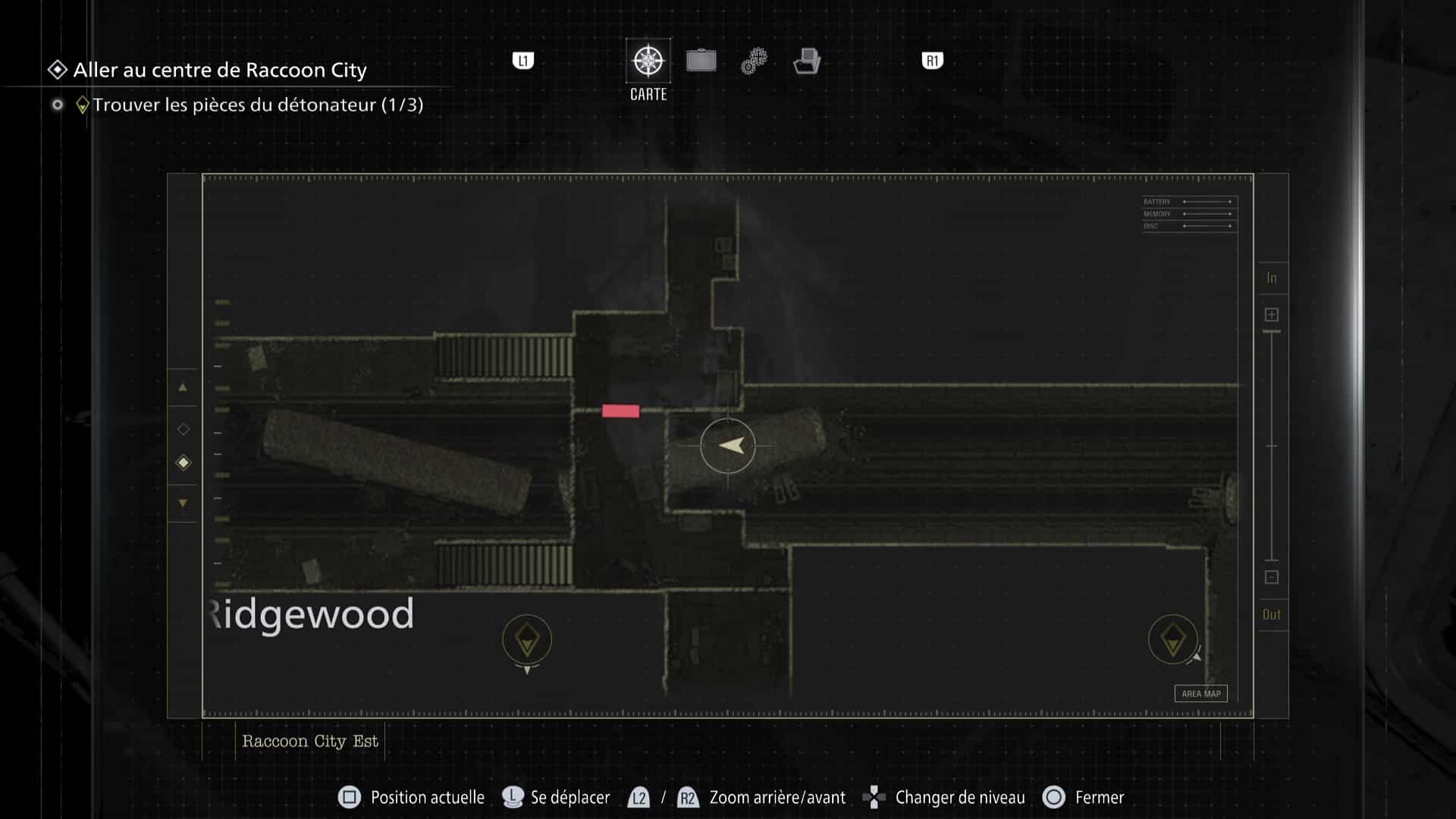The image size is (1456, 819).
Task: Open the settings gears icon
Action: [752, 61]
